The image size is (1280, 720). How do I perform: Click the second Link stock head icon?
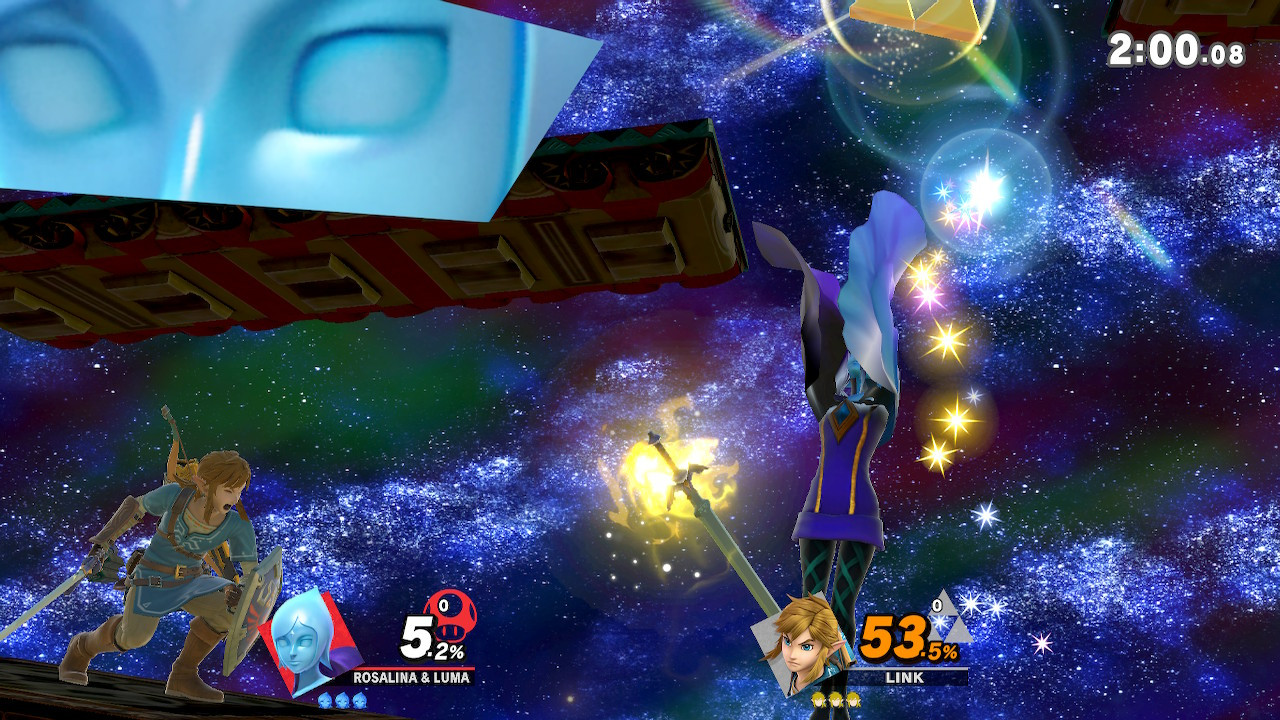pyautogui.click(x=835, y=701)
